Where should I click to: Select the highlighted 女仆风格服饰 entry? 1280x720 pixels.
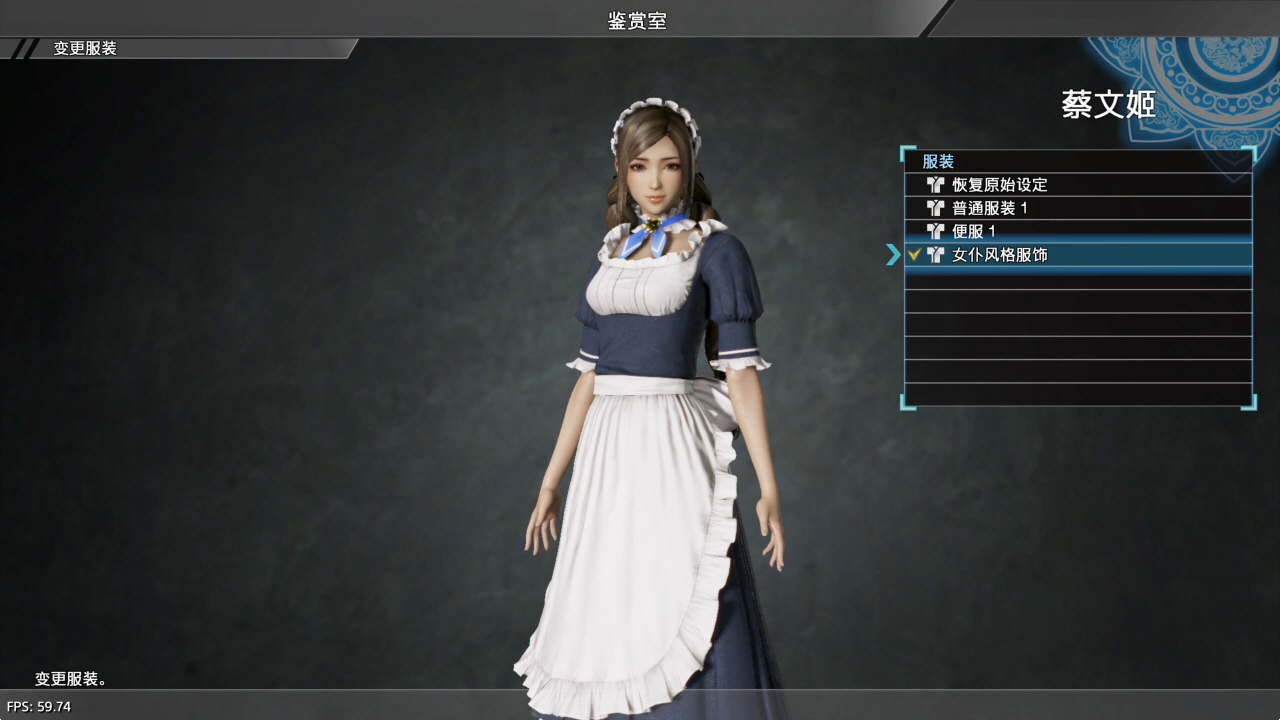tap(1010, 255)
